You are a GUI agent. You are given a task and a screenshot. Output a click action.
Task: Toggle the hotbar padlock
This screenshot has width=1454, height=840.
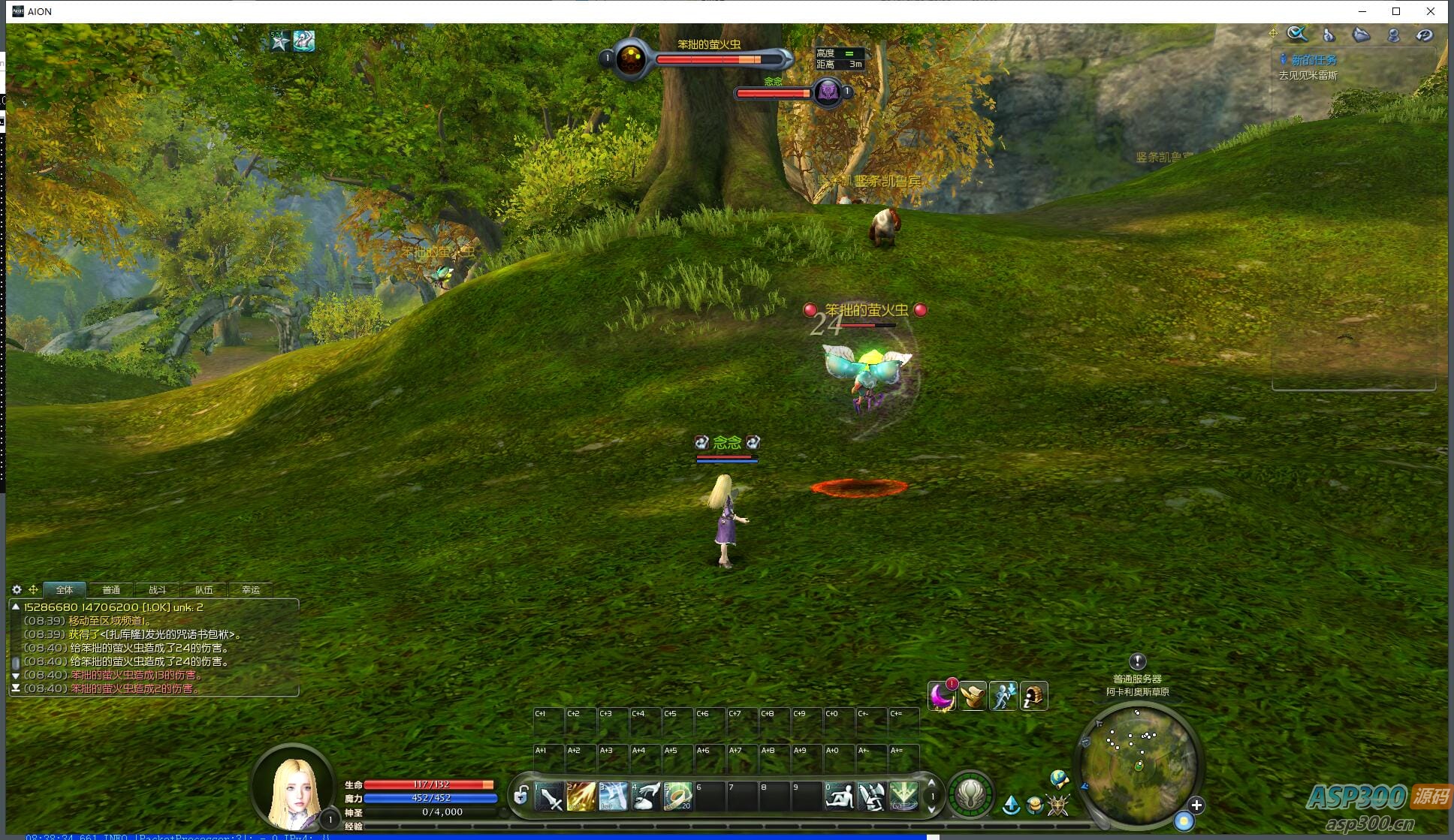pos(520,796)
